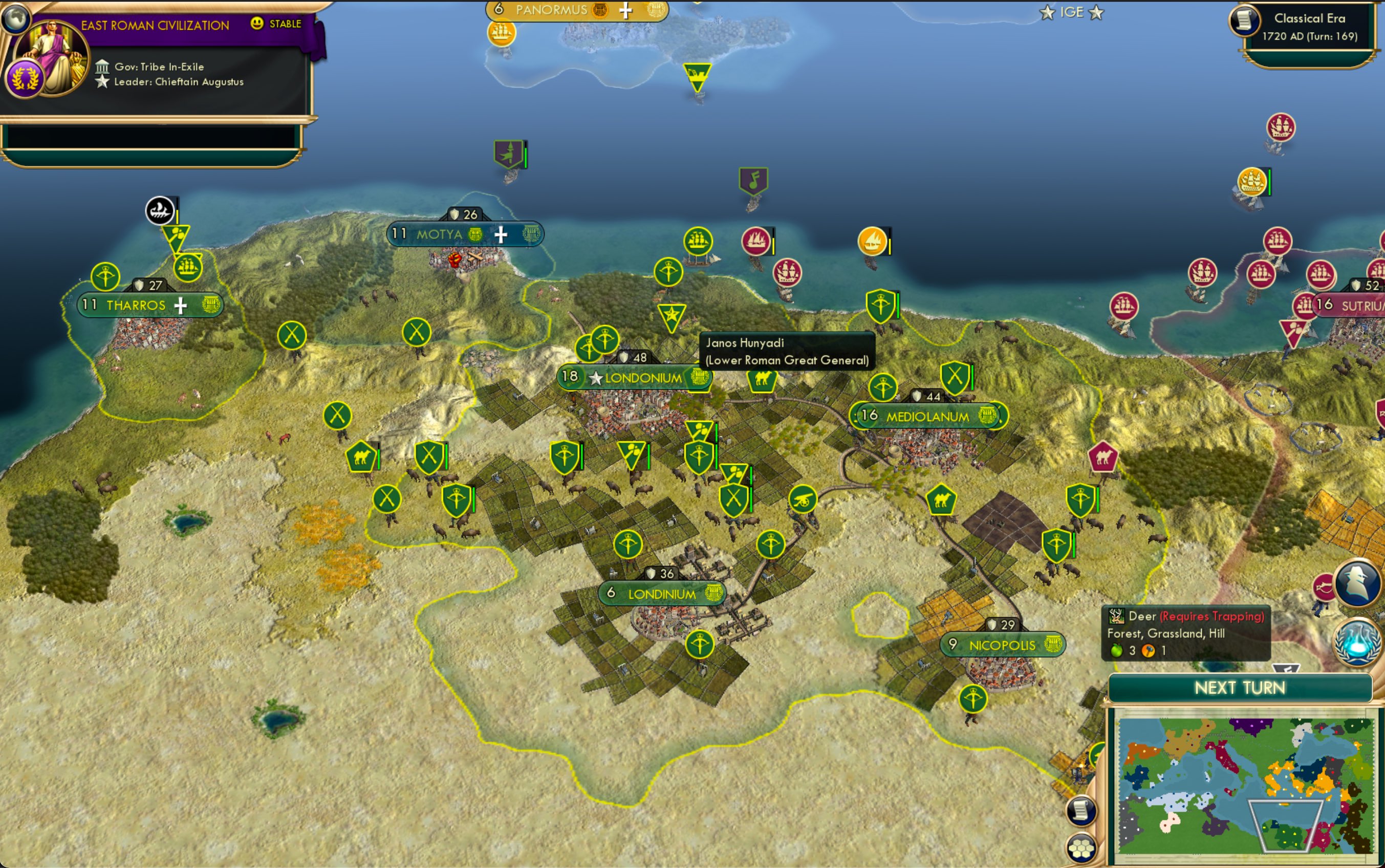Select the camel caravan icon near Mediolanum
Image resolution: width=1385 pixels, height=868 pixels.
941,500
